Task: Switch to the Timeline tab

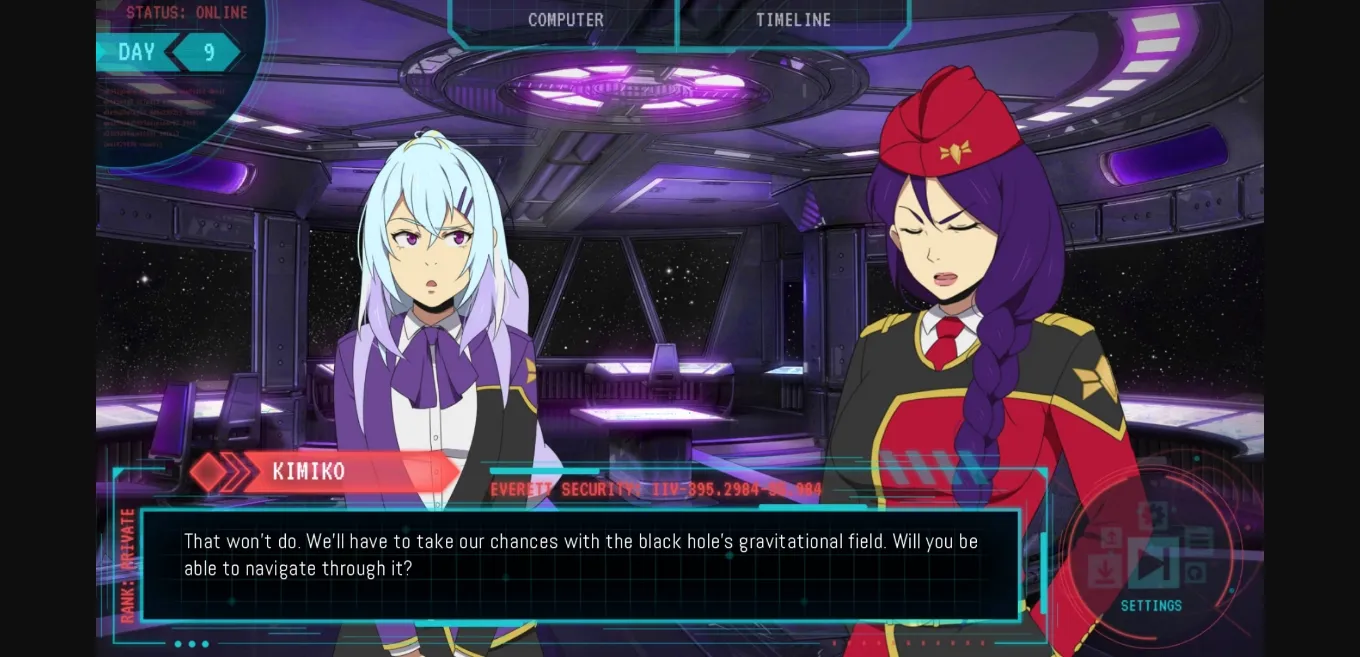Action: coord(793,20)
